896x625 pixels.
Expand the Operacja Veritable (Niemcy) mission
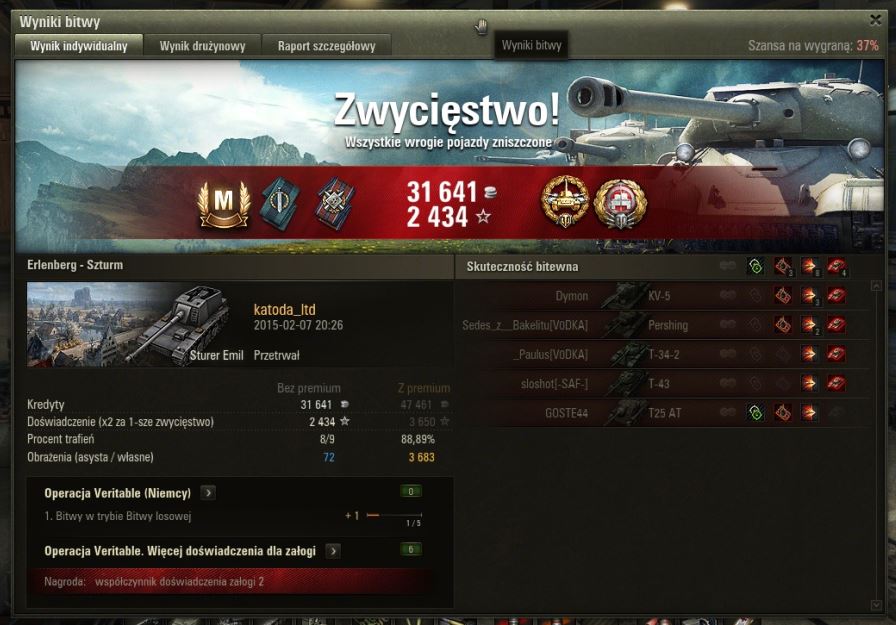coord(208,493)
